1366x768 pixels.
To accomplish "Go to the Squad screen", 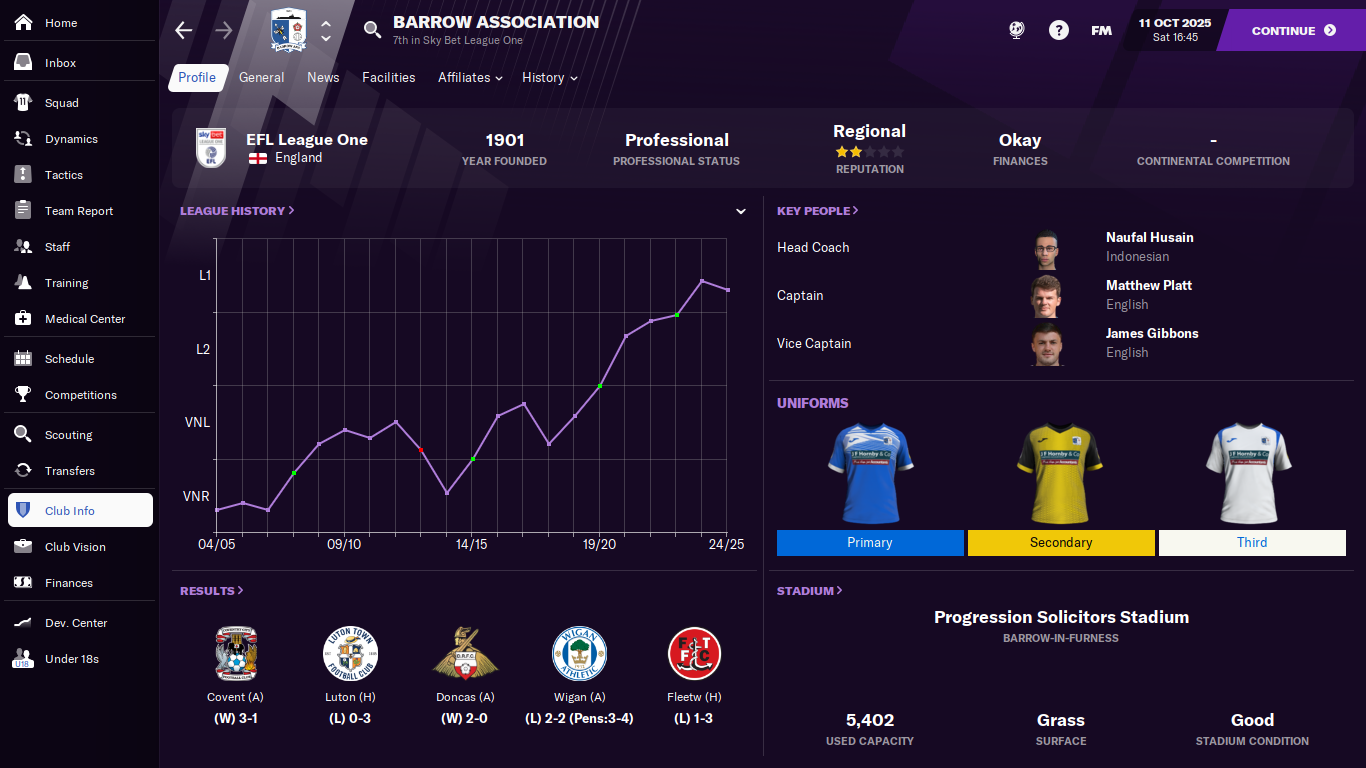I will coord(61,103).
